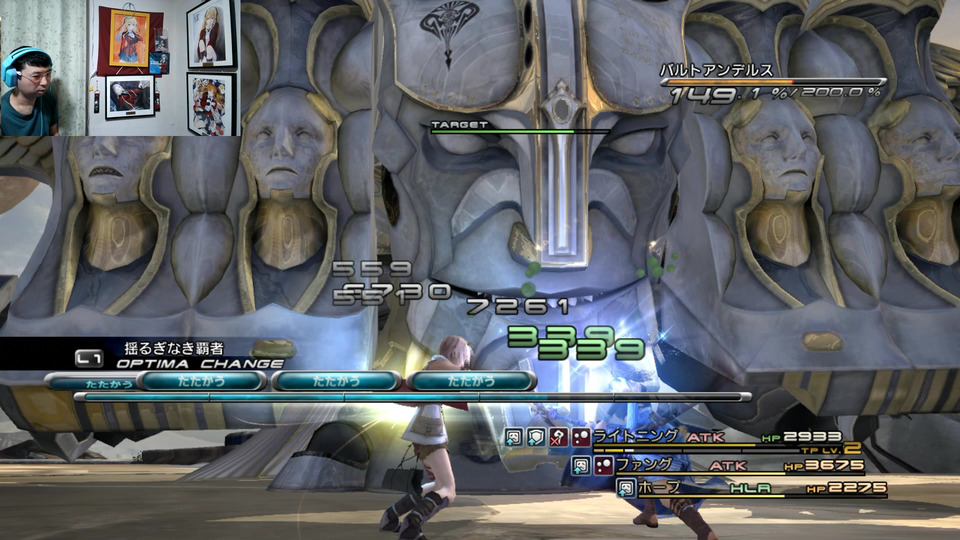
Task: Click the dark red status icon beside ファング
Action: [x=603, y=465]
